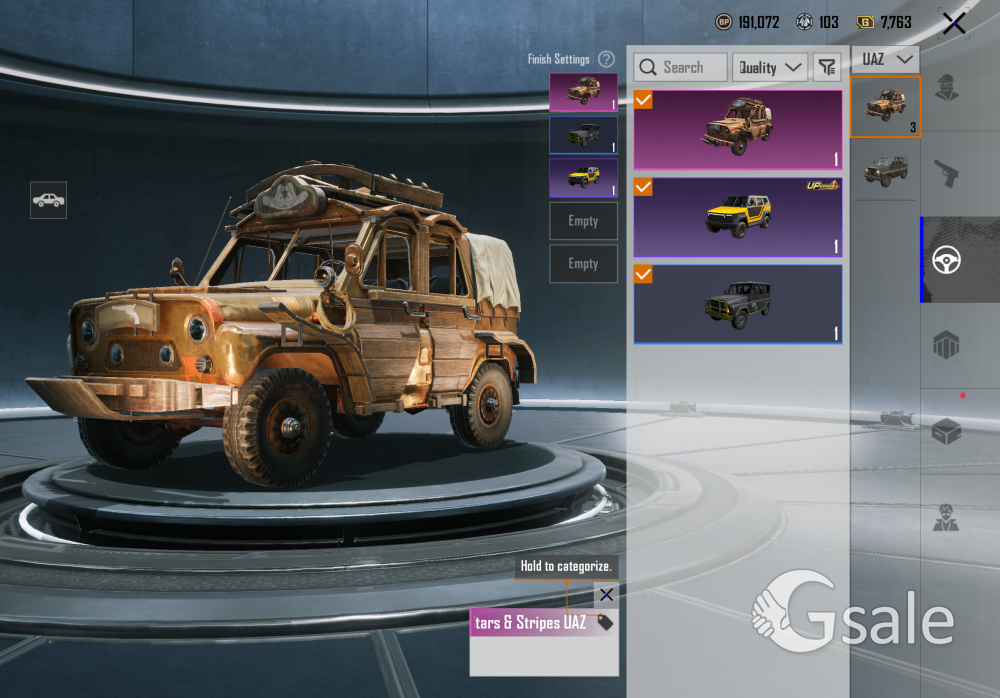
Task: Pick the black and green UAZ skin card
Action: (738, 304)
